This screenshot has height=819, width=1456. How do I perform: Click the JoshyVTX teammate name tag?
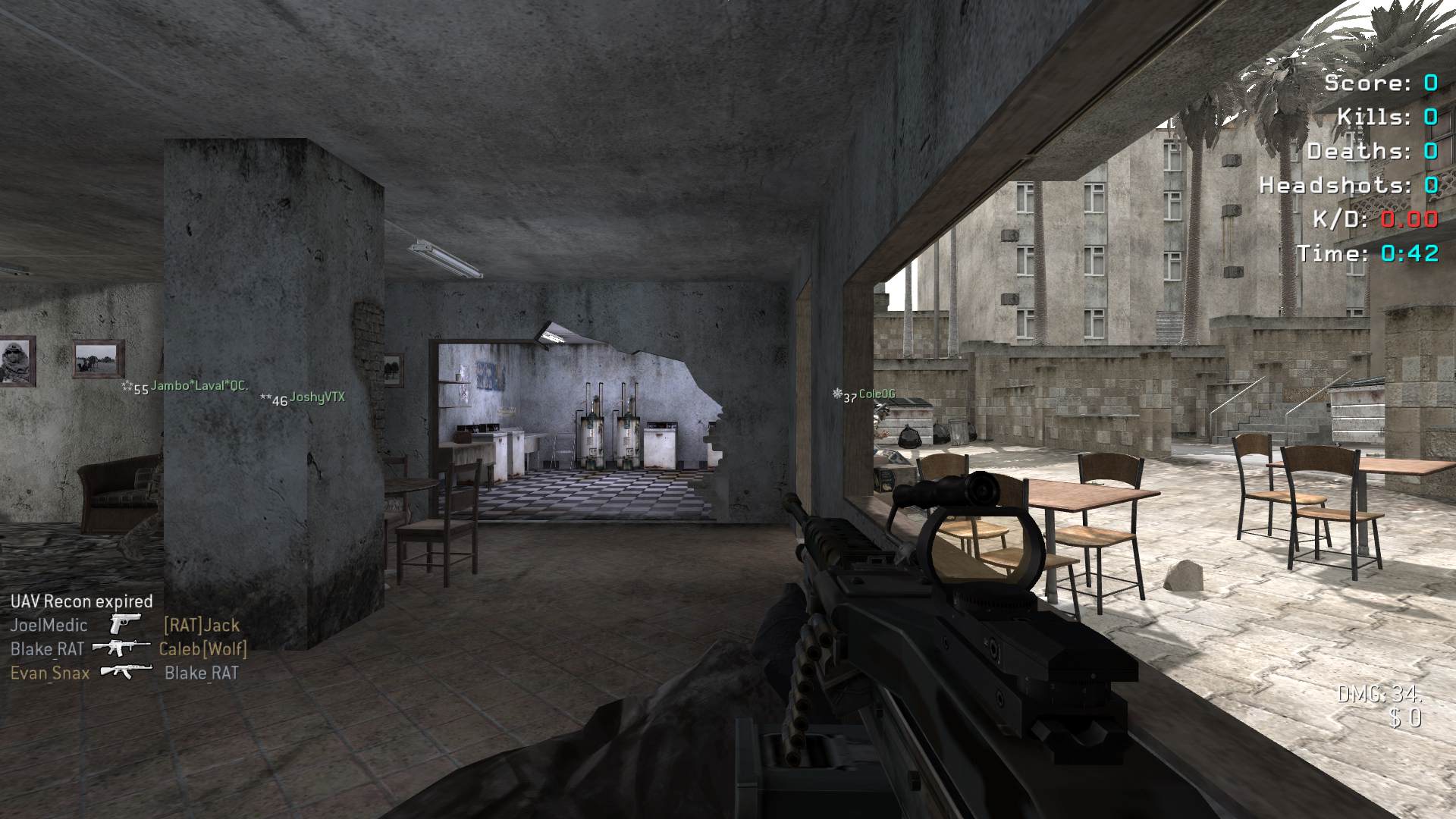[317, 397]
